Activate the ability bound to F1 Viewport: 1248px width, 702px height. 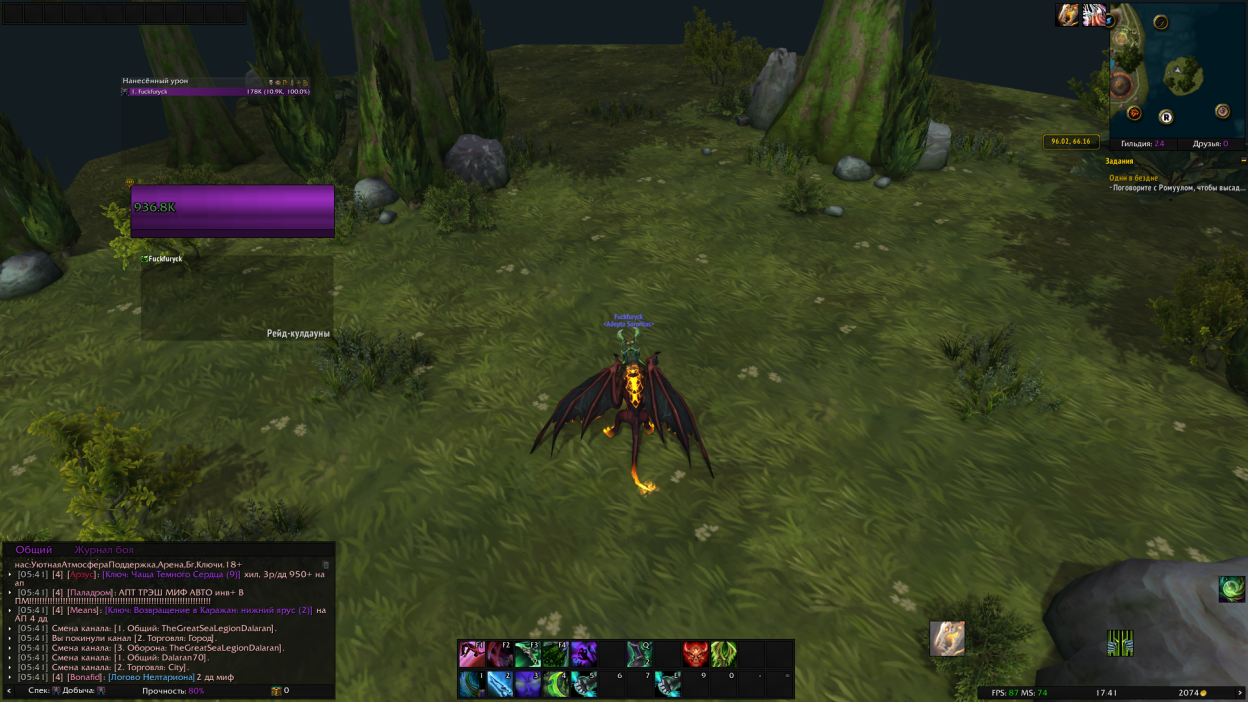(472, 655)
